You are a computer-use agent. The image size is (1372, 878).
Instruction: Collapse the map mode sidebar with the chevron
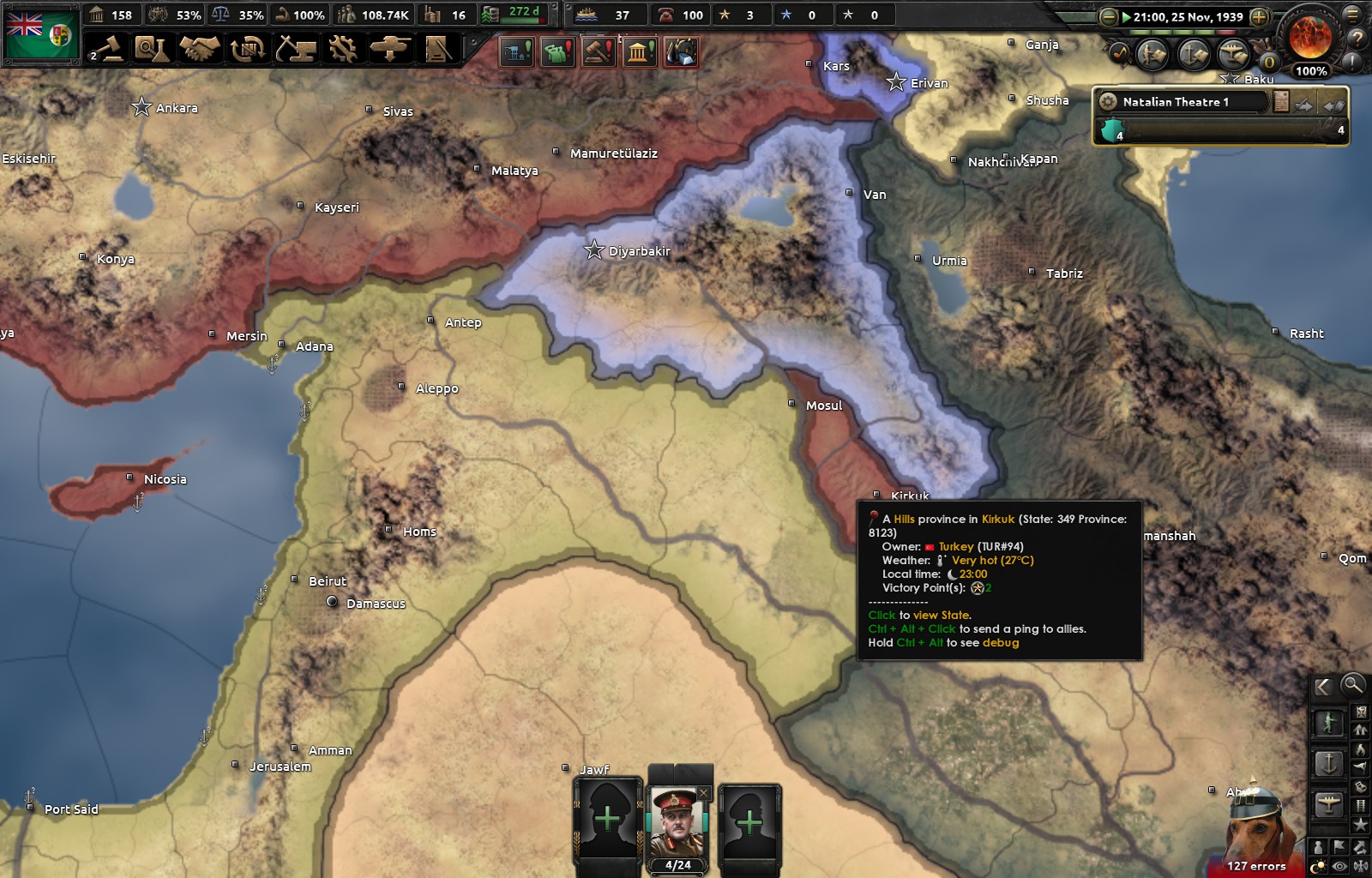pyautogui.click(x=1321, y=686)
